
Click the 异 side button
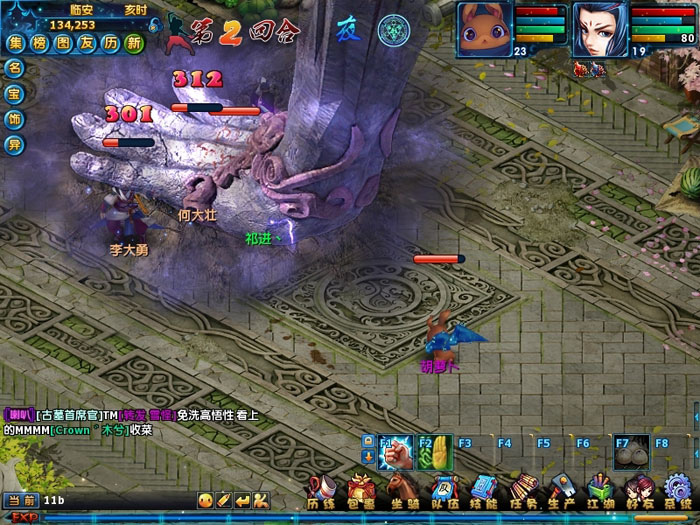[14, 145]
